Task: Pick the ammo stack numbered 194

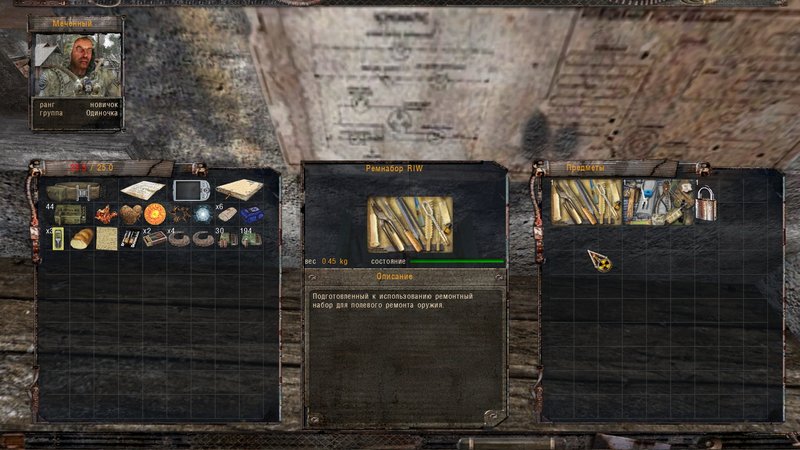Action: pyautogui.click(x=251, y=239)
